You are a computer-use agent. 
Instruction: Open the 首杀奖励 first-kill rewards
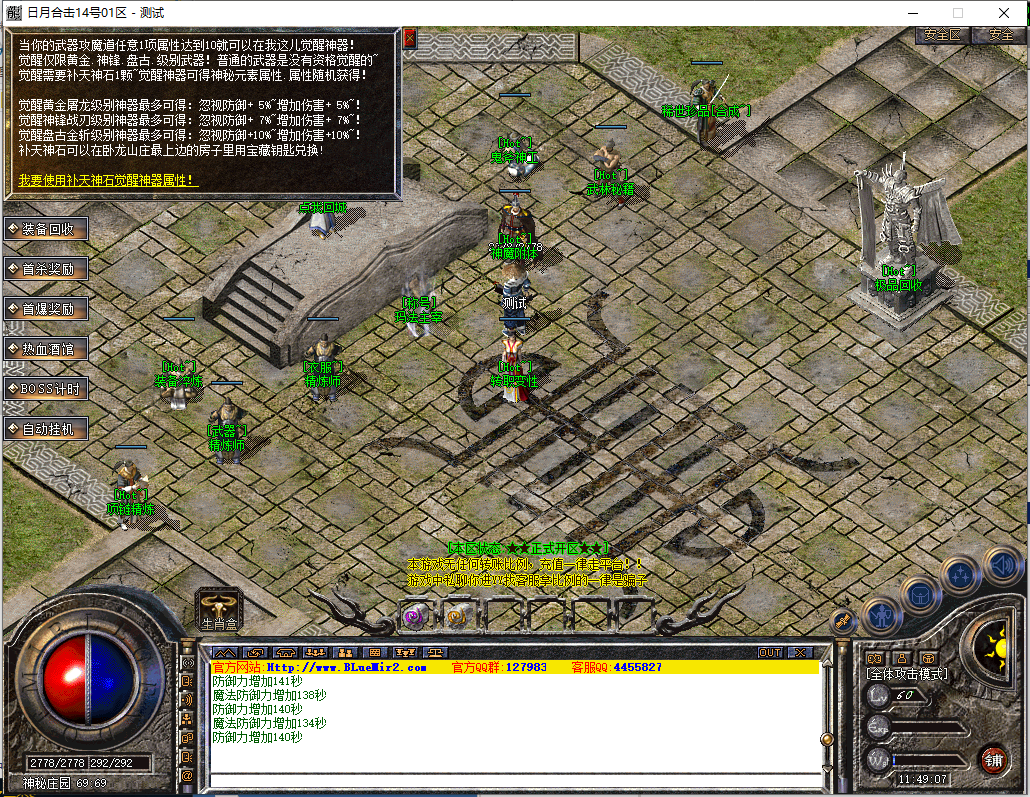[x=47, y=269]
